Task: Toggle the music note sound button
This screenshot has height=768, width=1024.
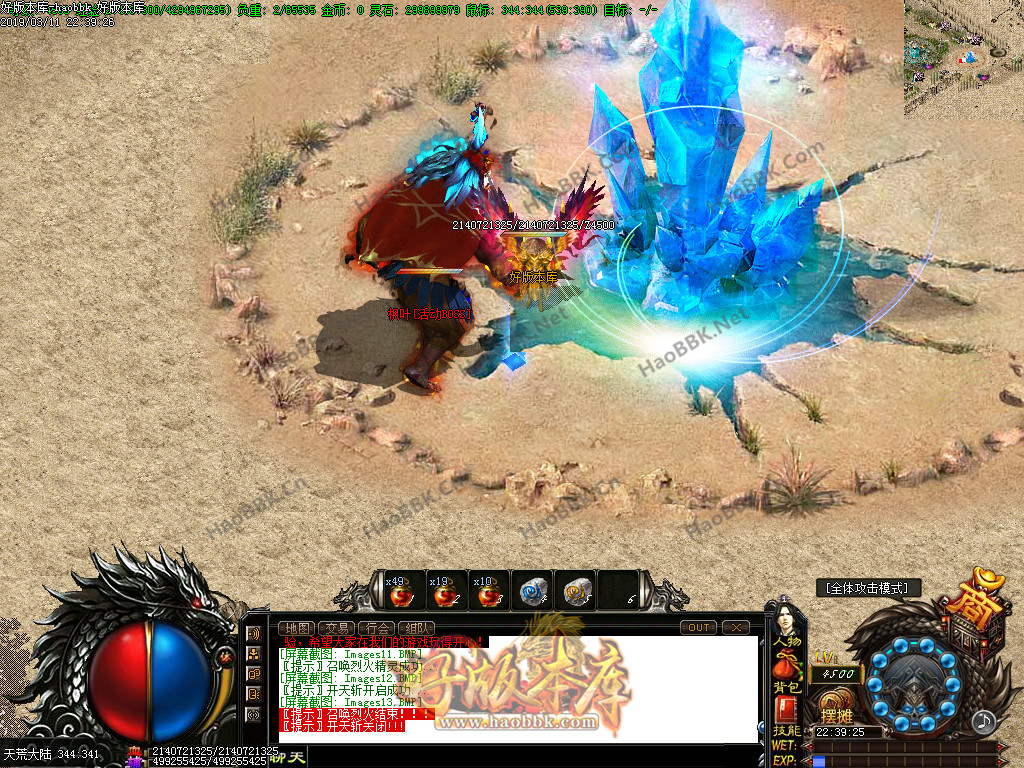Action: [x=984, y=721]
